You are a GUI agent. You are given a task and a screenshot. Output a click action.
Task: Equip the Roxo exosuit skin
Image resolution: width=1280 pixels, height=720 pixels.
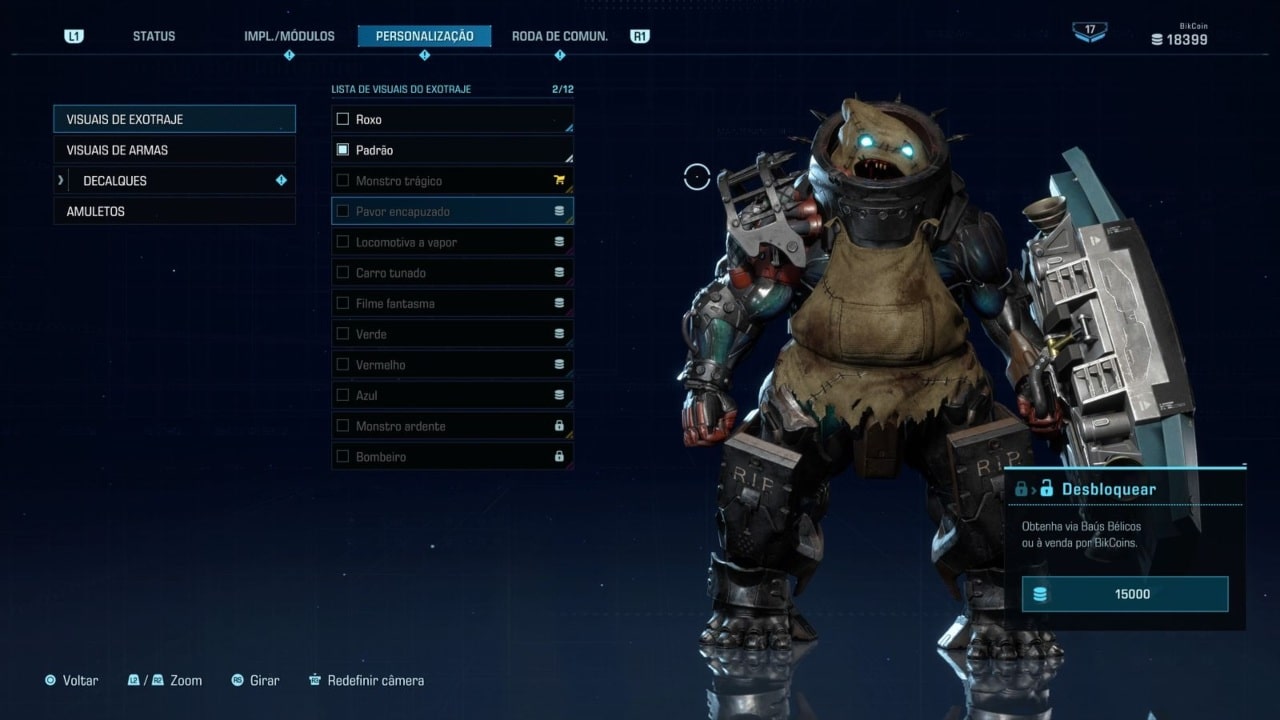452,119
